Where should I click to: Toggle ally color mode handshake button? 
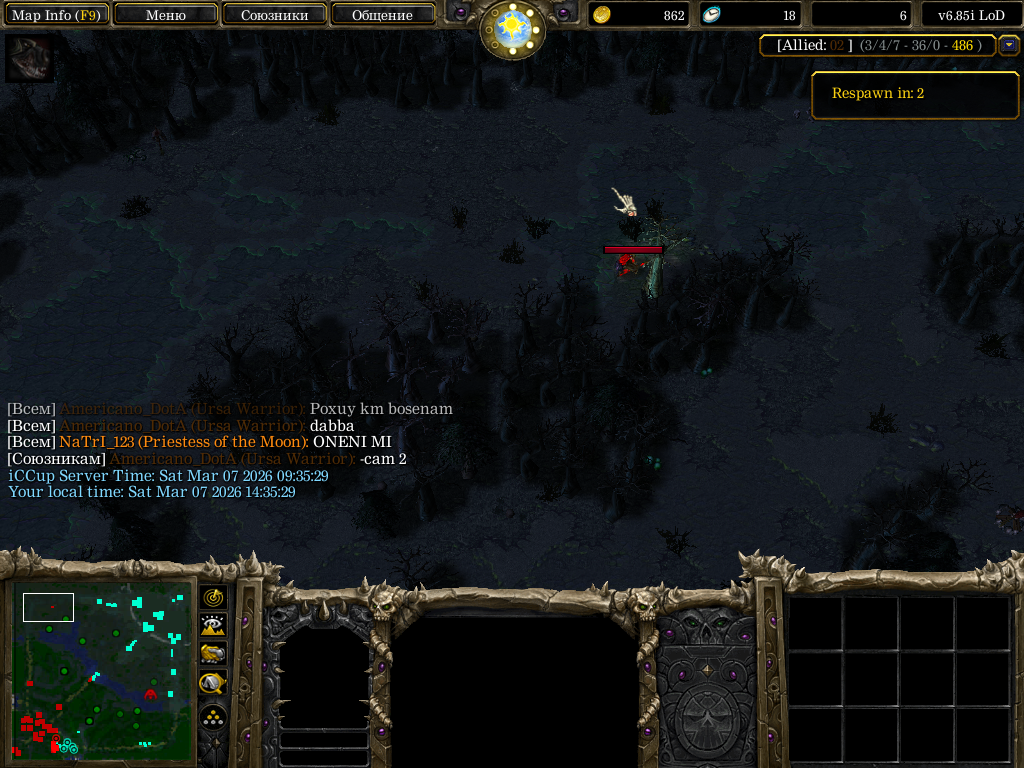(213, 654)
